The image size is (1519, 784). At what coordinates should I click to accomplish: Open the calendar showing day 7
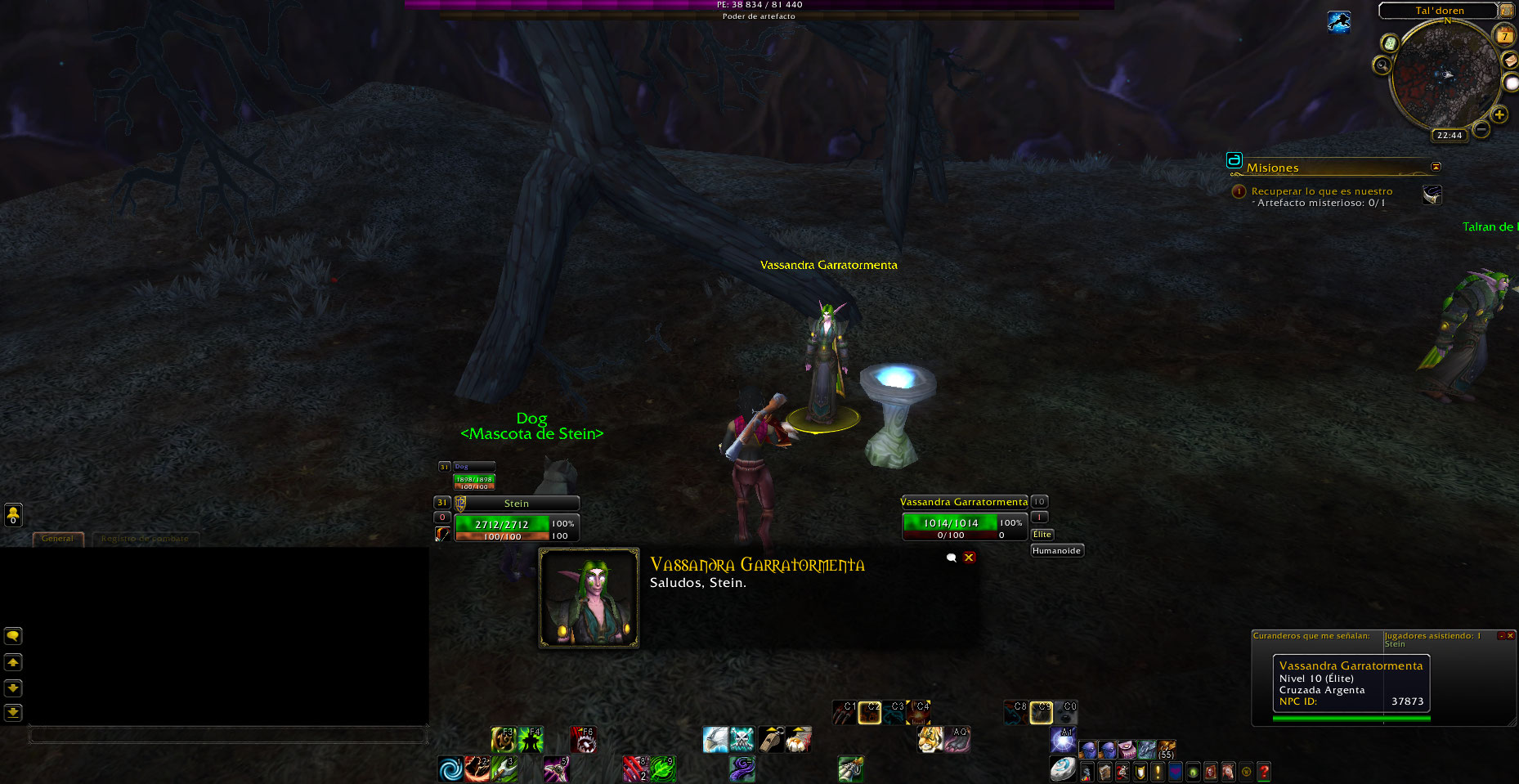(x=1504, y=36)
